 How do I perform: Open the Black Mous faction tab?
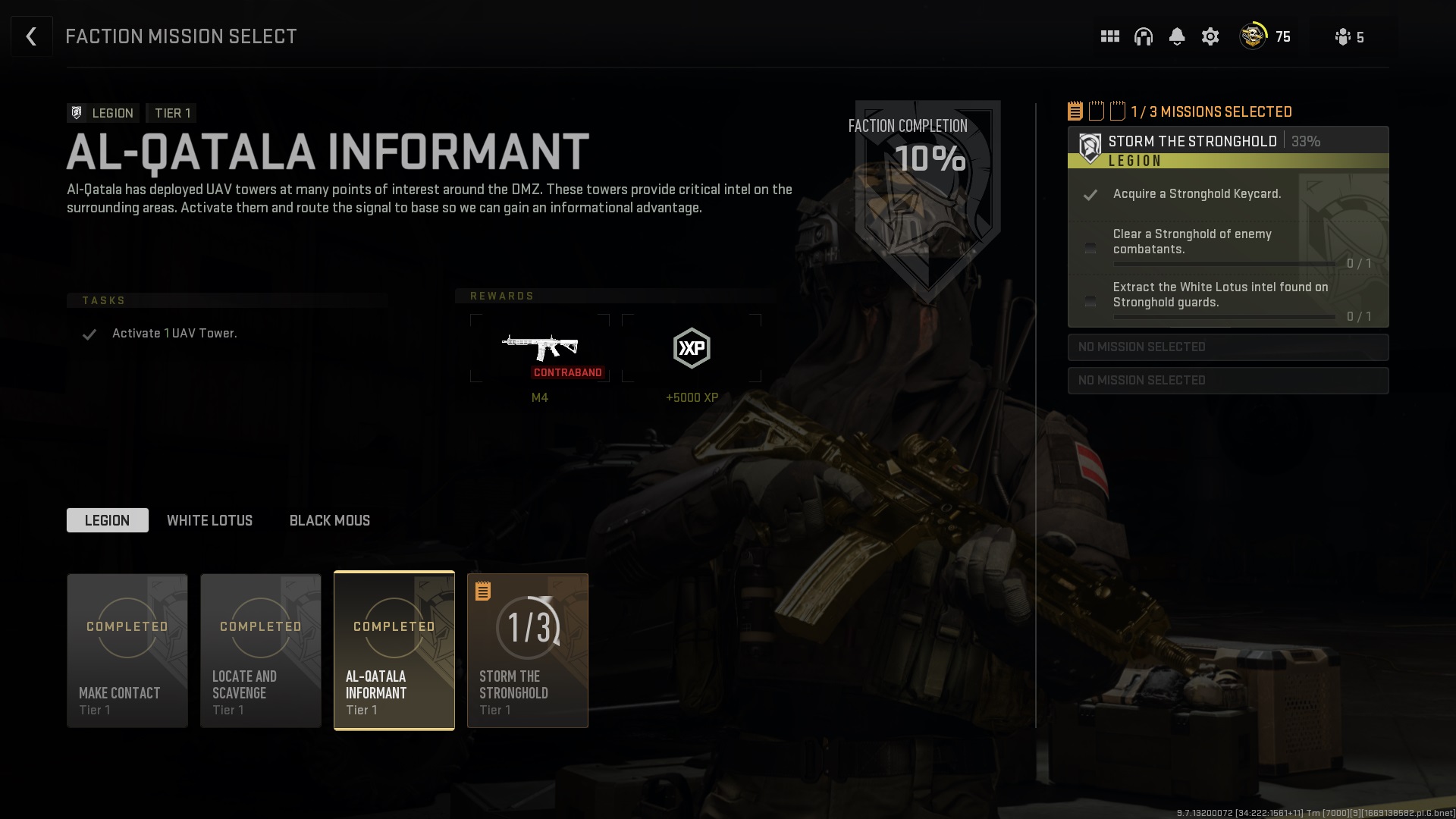[x=328, y=520]
